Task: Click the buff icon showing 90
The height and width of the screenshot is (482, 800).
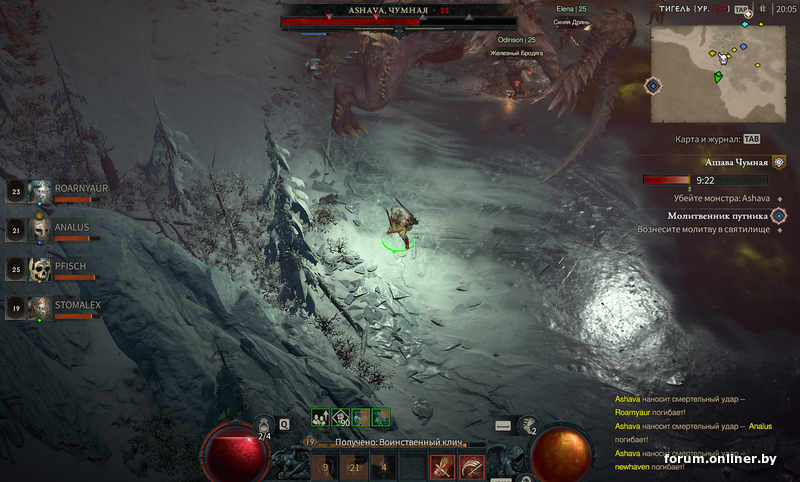Action: [x=340, y=417]
